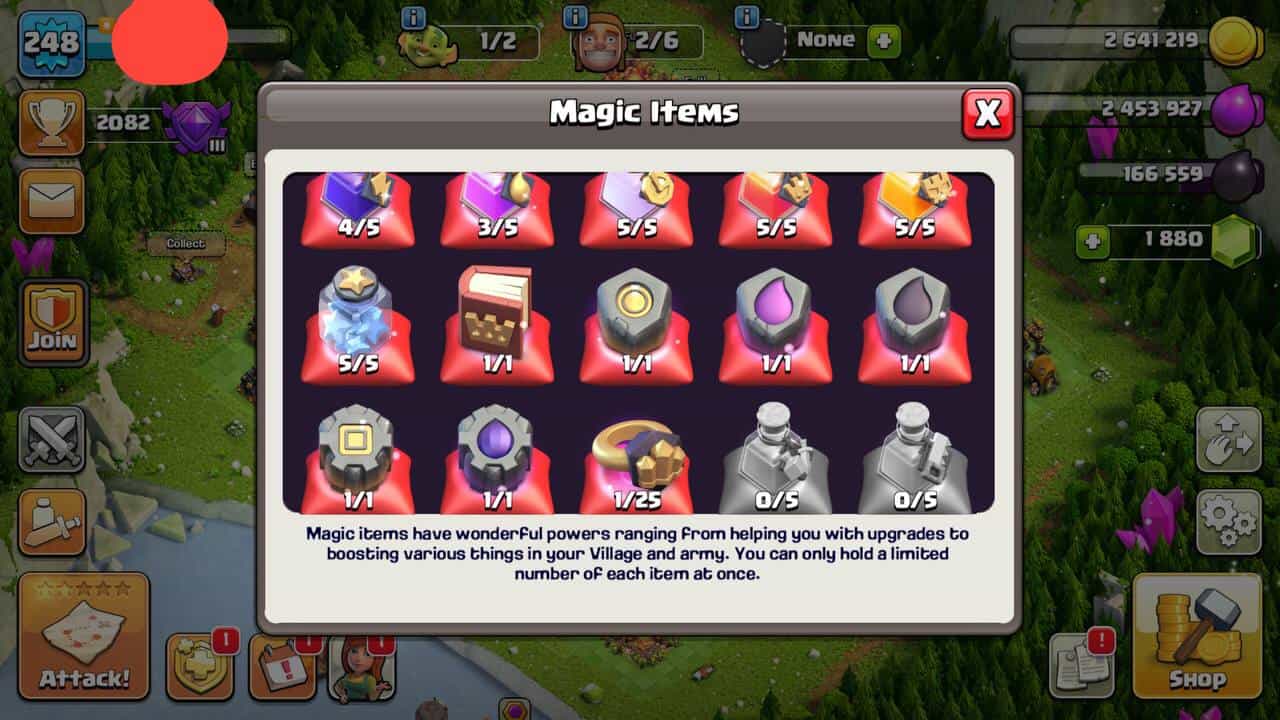
Task: Open the Shop
Action: (x=1197, y=635)
